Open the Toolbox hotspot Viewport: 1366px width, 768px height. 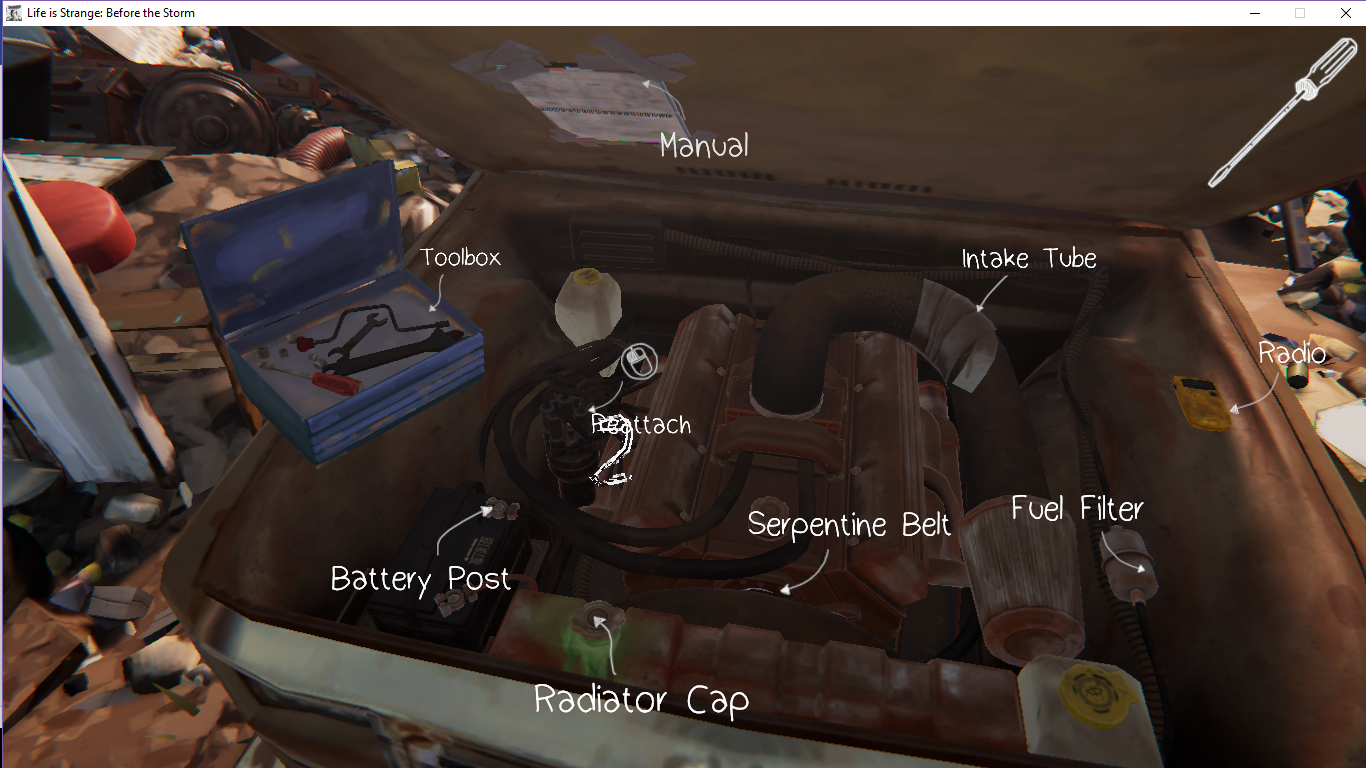click(460, 258)
